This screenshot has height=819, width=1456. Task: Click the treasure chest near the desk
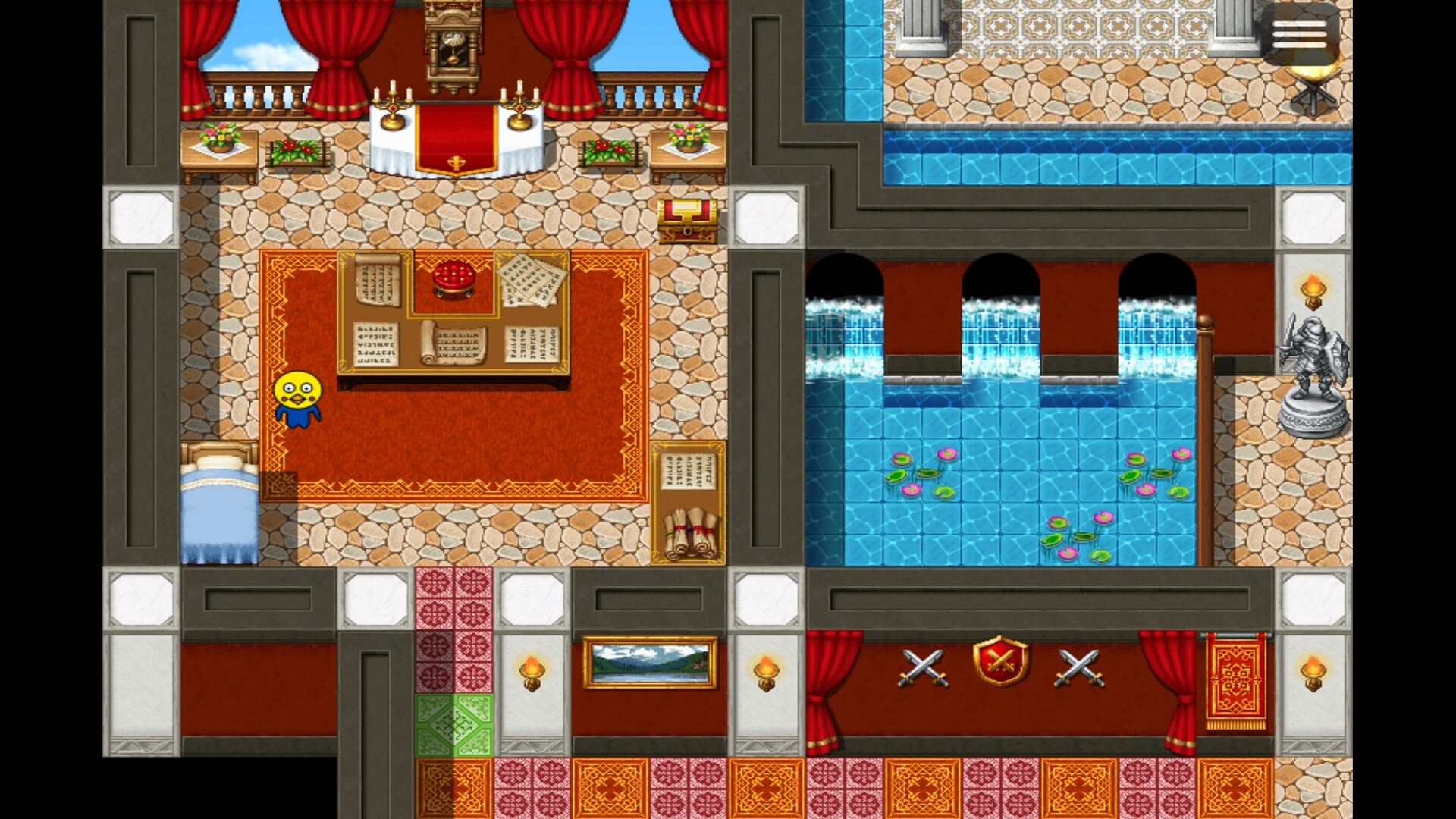point(689,220)
